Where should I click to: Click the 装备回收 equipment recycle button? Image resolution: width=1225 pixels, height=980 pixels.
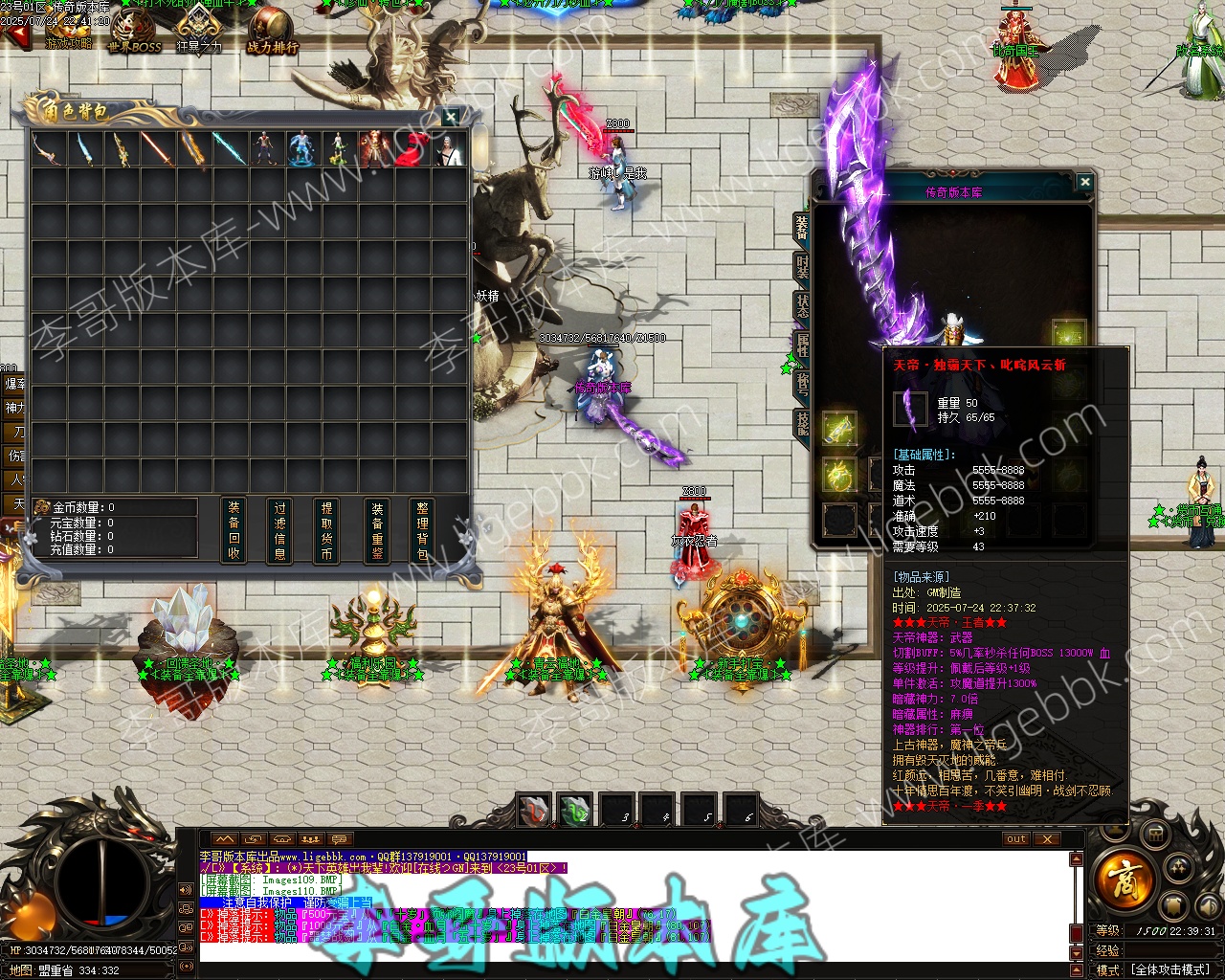[x=234, y=530]
